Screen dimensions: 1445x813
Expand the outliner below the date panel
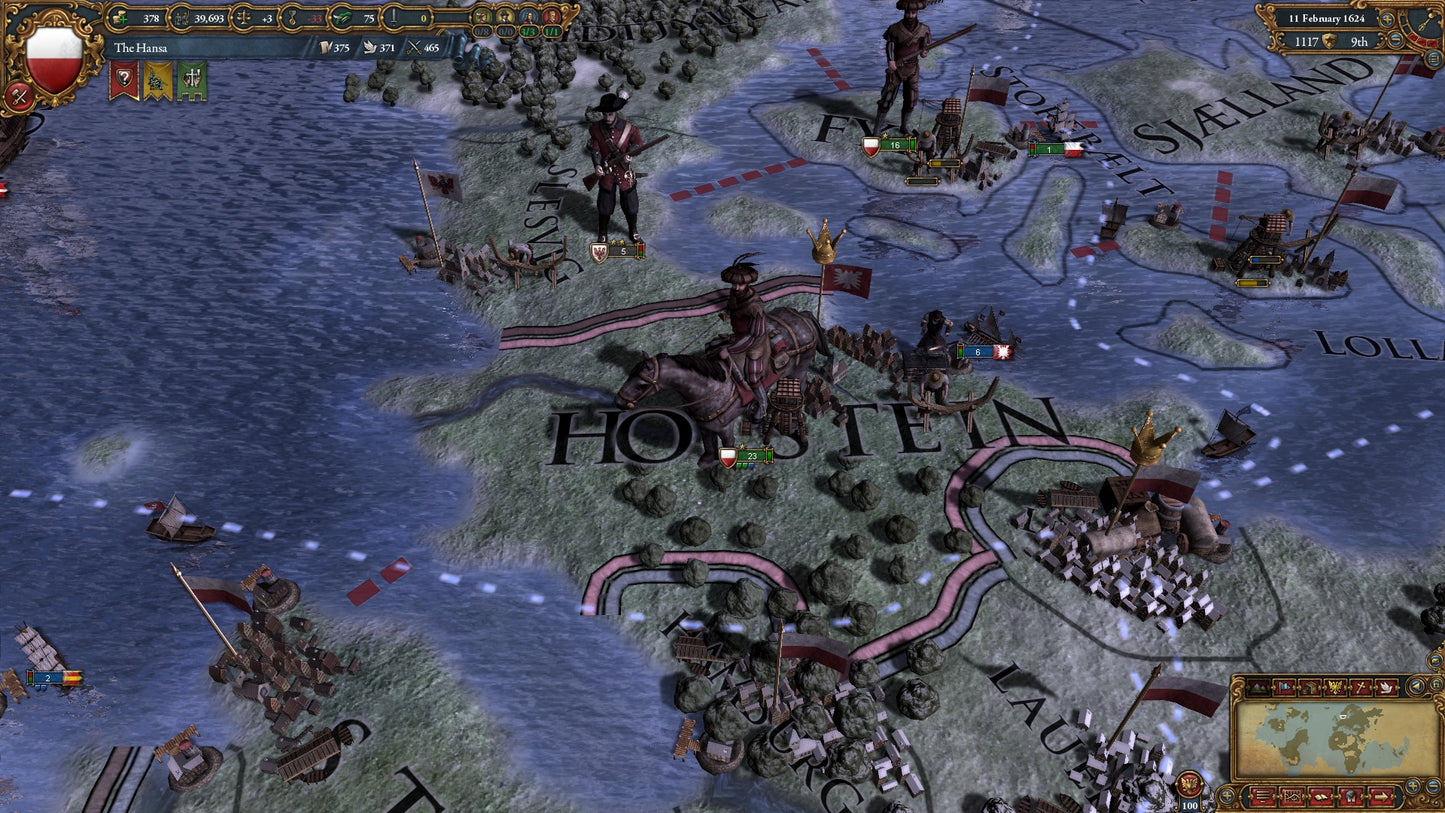click(x=1433, y=58)
